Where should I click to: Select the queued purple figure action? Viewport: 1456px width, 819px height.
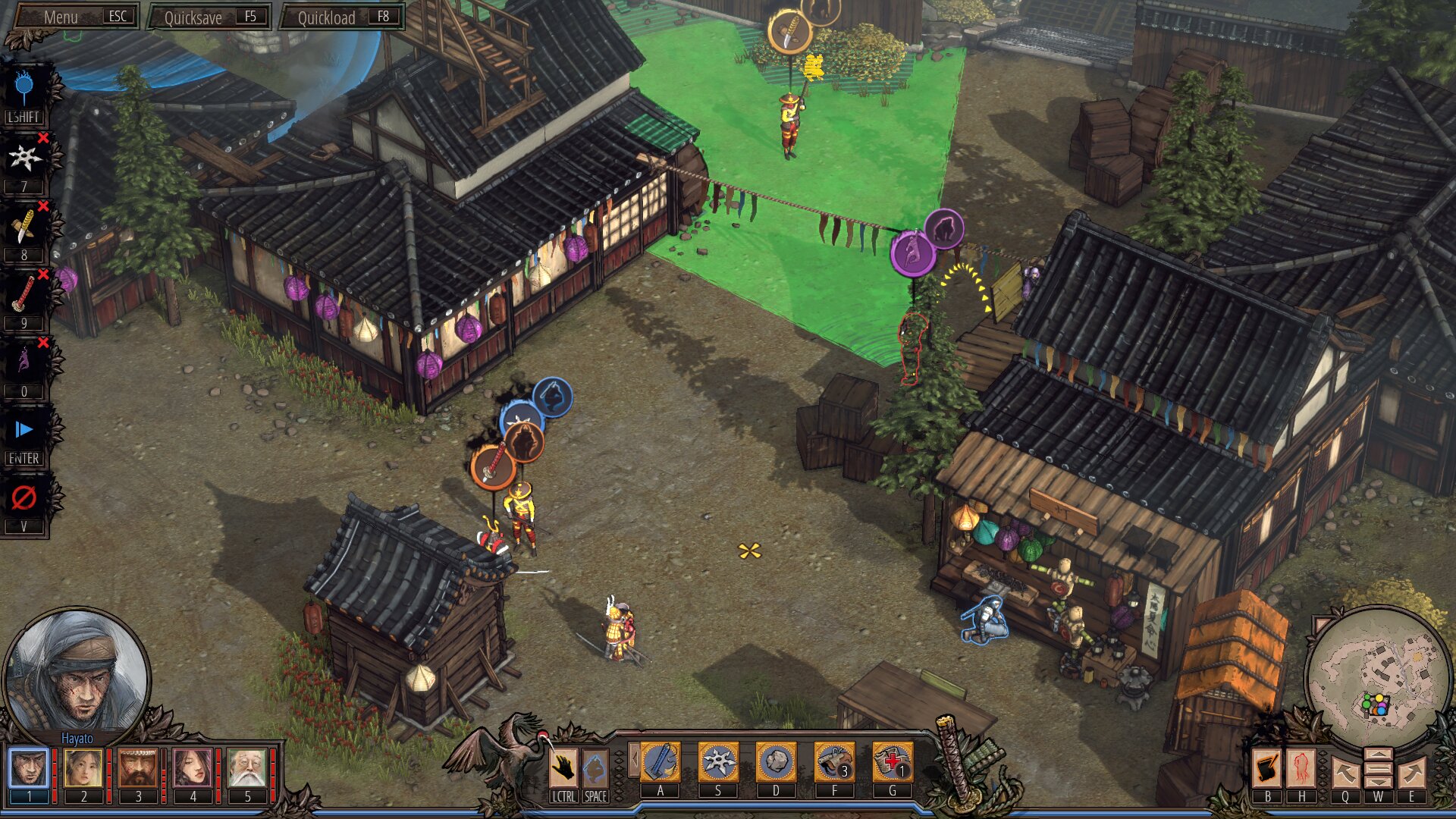(x=24, y=362)
